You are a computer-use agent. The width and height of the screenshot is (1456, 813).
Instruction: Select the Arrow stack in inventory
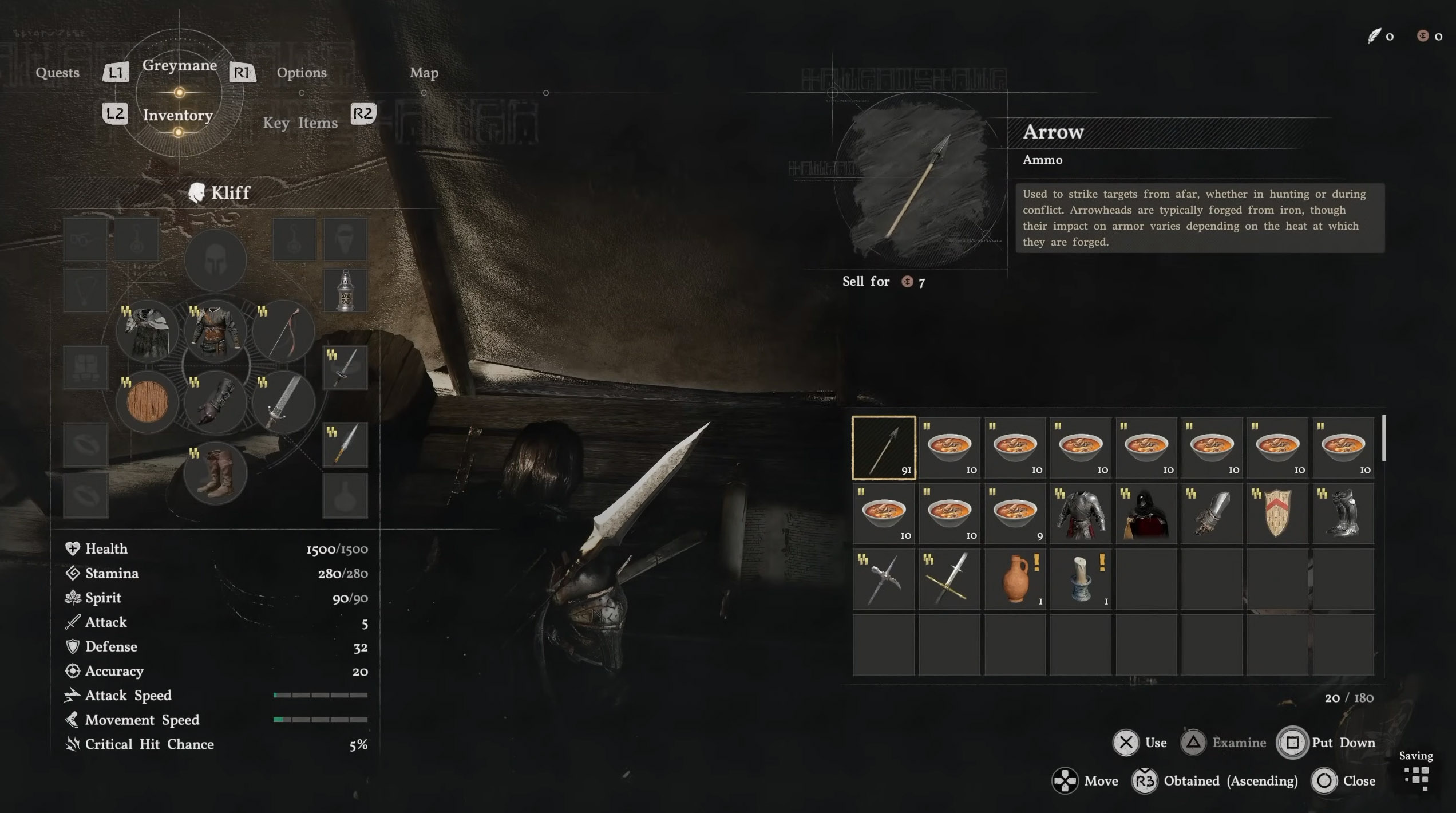[x=884, y=448]
